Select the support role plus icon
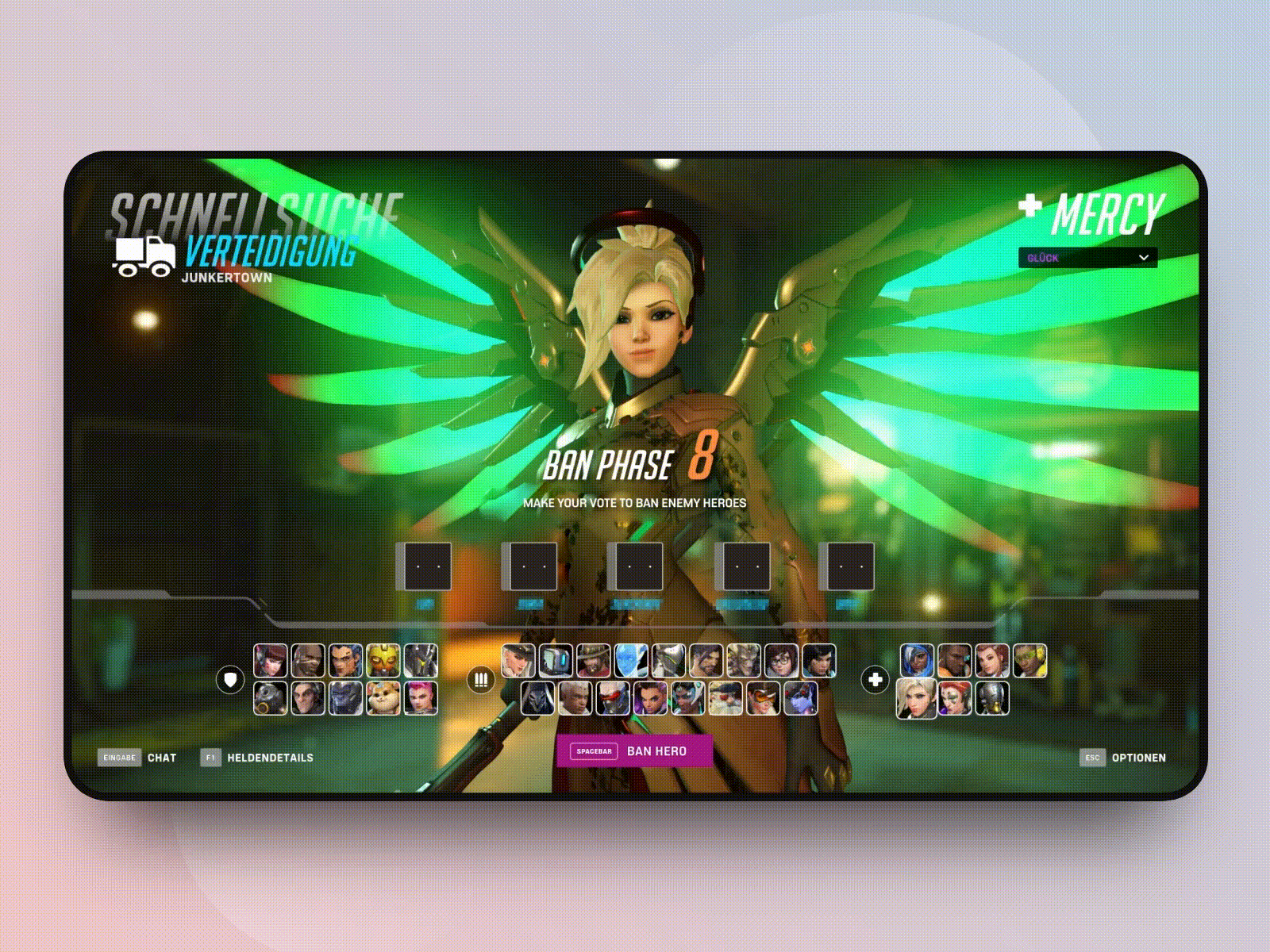Viewport: 1270px width, 952px height. point(876,679)
